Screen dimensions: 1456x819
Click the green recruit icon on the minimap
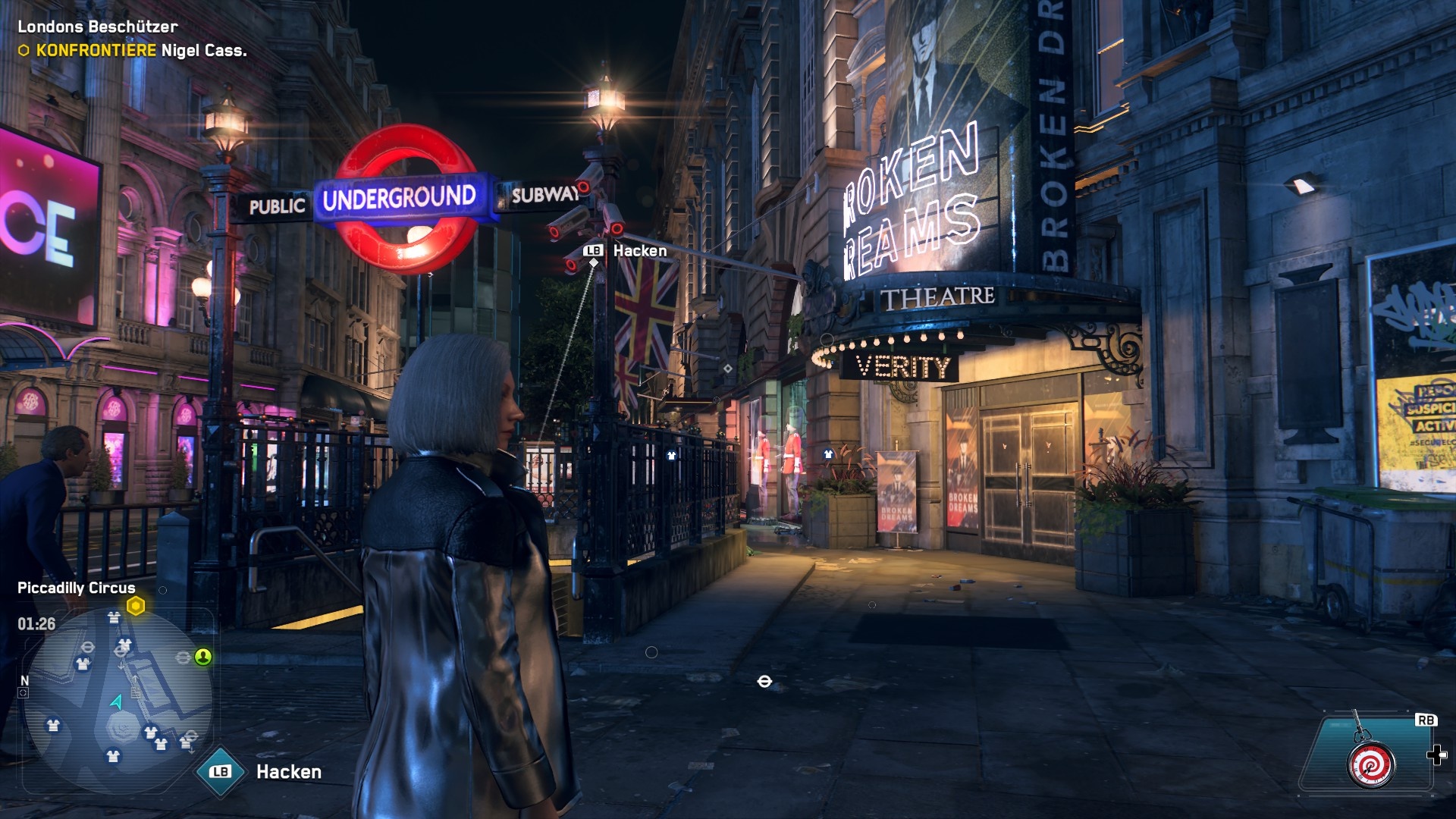pos(203,658)
